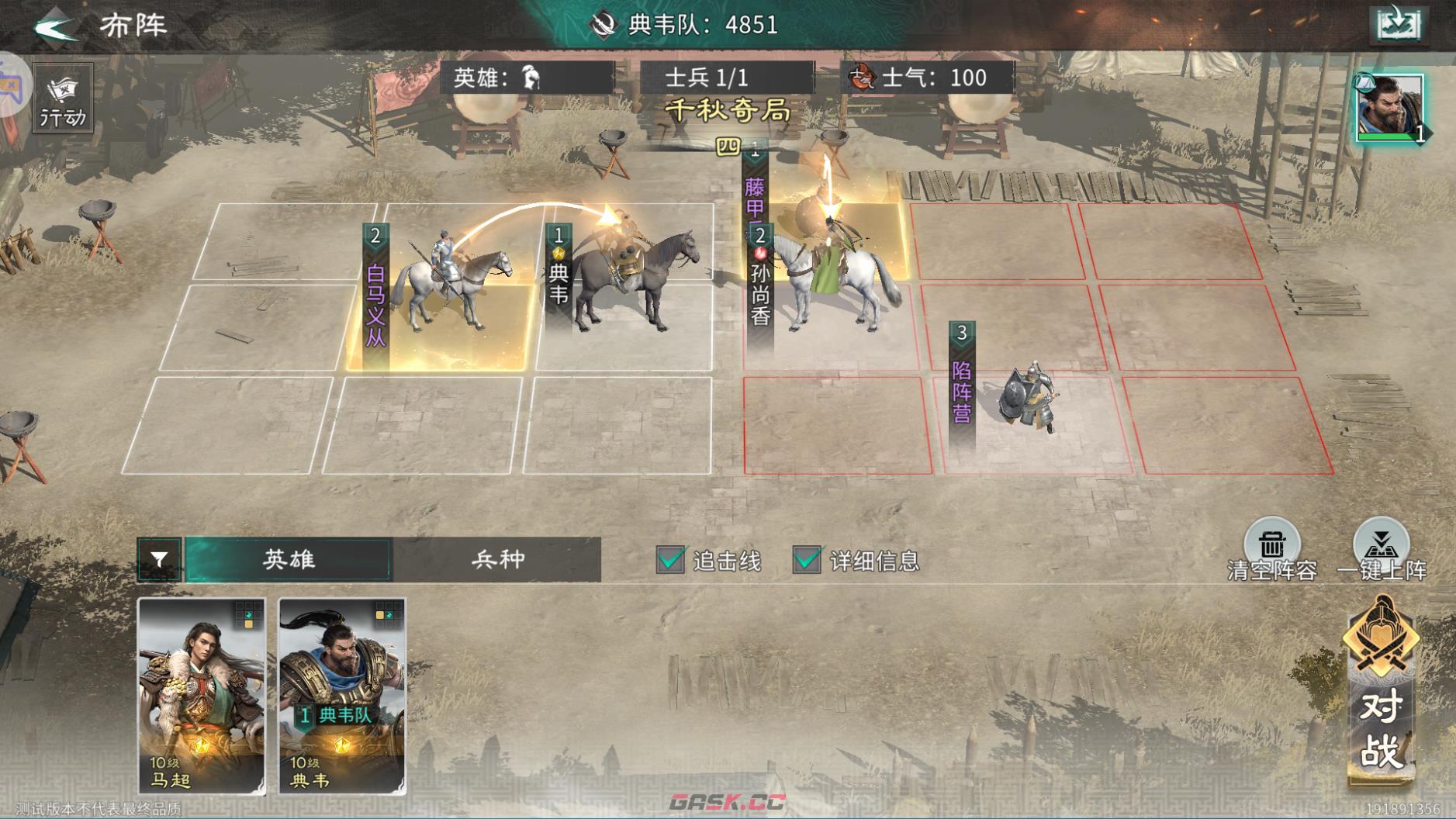This screenshot has width=1456, height=819.
Task: Click the green EXP bar under Dian Wei's portrait
Action: [x=1389, y=136]
